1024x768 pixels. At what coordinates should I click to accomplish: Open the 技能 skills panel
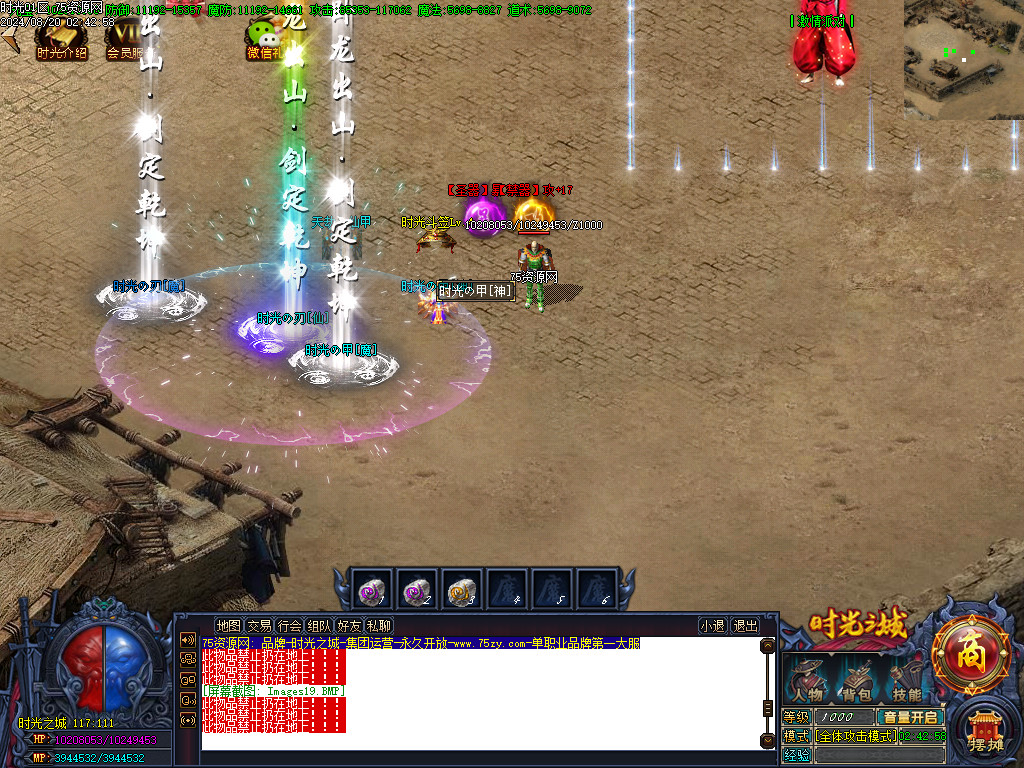[x=906, y=680]
